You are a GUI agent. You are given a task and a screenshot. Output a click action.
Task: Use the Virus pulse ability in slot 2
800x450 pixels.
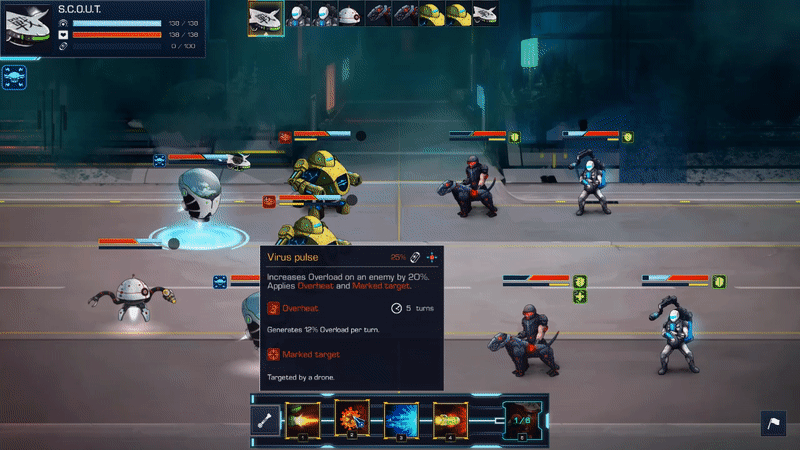[x=352, y=420]
